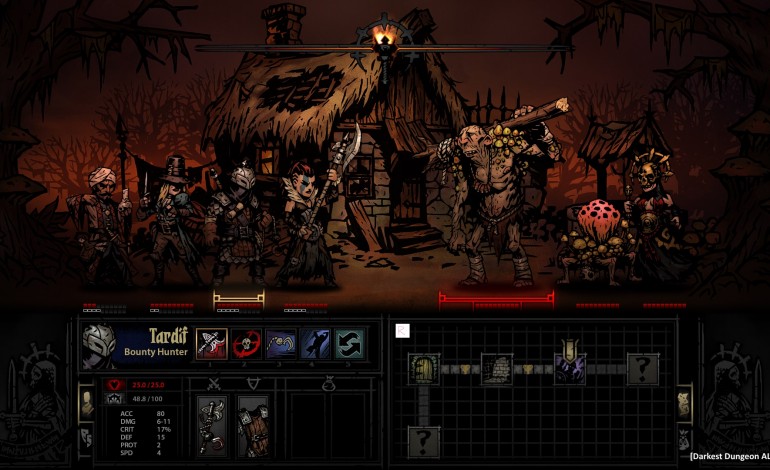
Task: Switch to the lower left side tab
Action: [x=86, y=437]
